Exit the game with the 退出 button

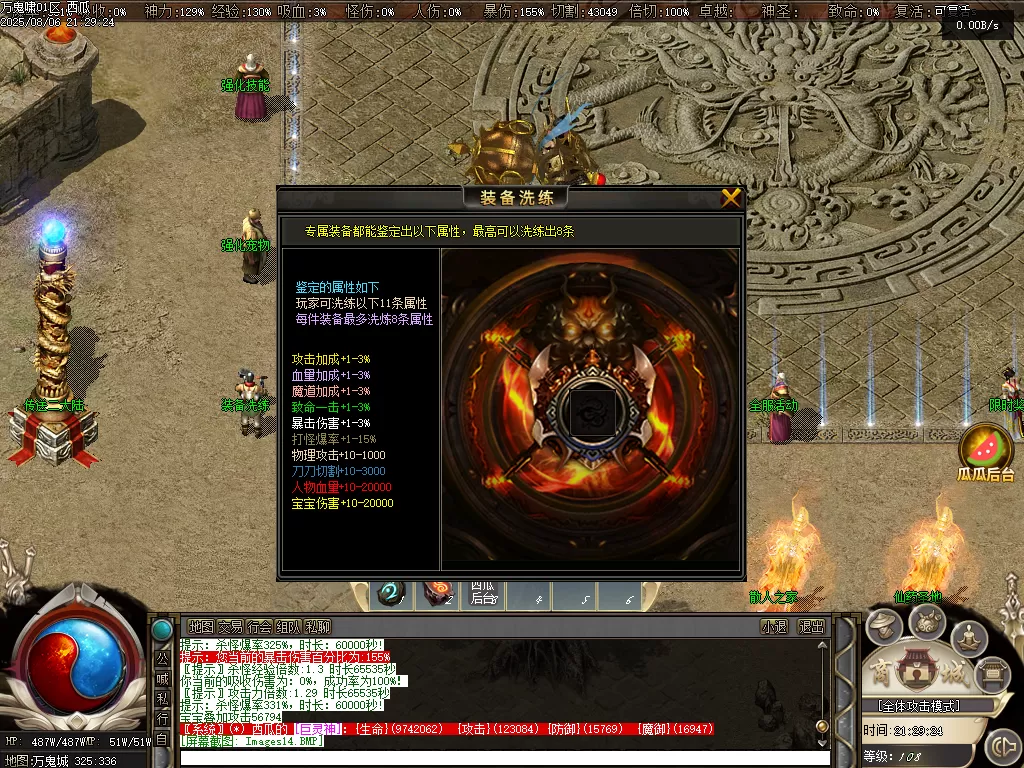click(x=811, y=627)
